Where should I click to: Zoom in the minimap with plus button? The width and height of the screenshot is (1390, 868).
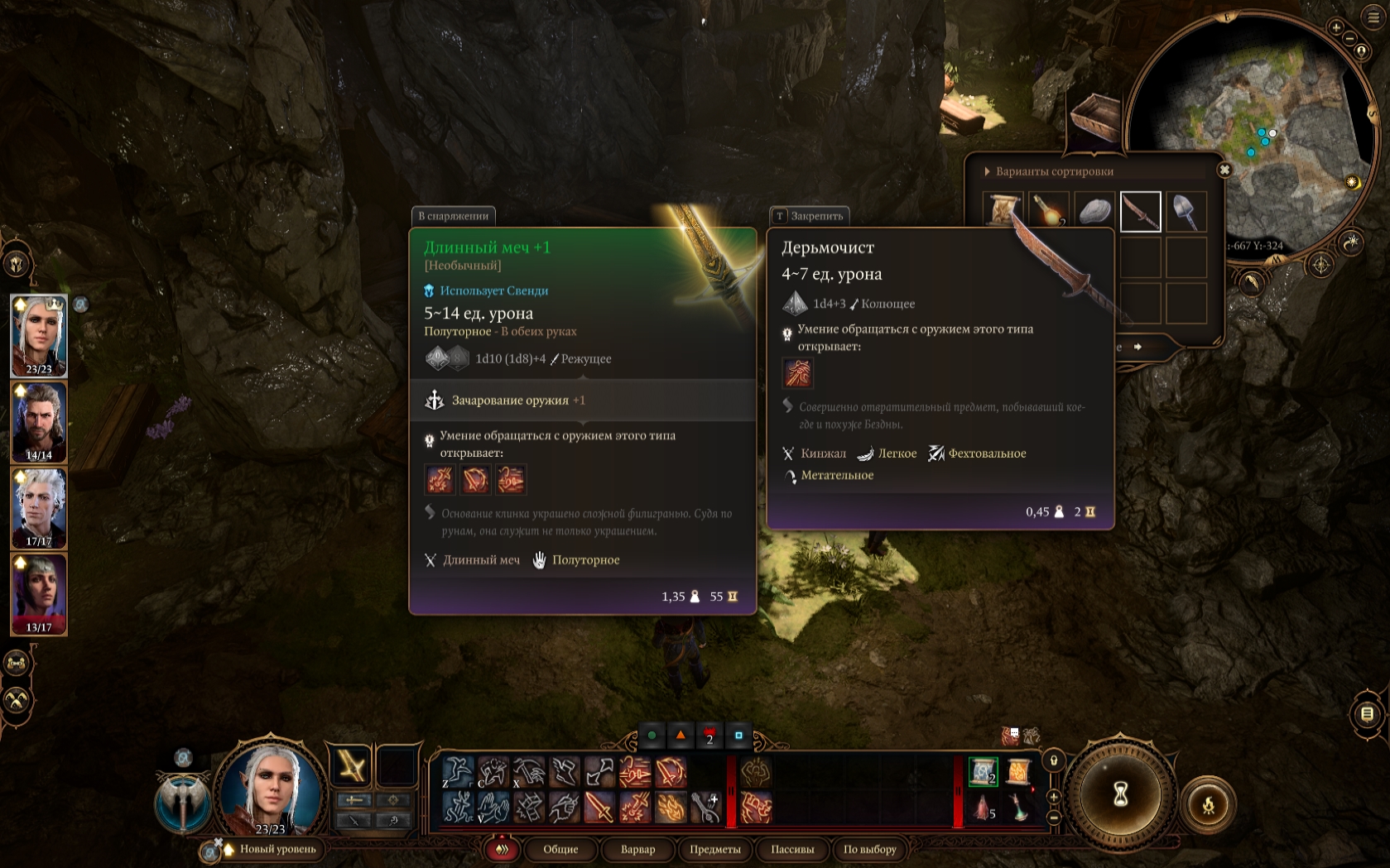coord(1336,27)
